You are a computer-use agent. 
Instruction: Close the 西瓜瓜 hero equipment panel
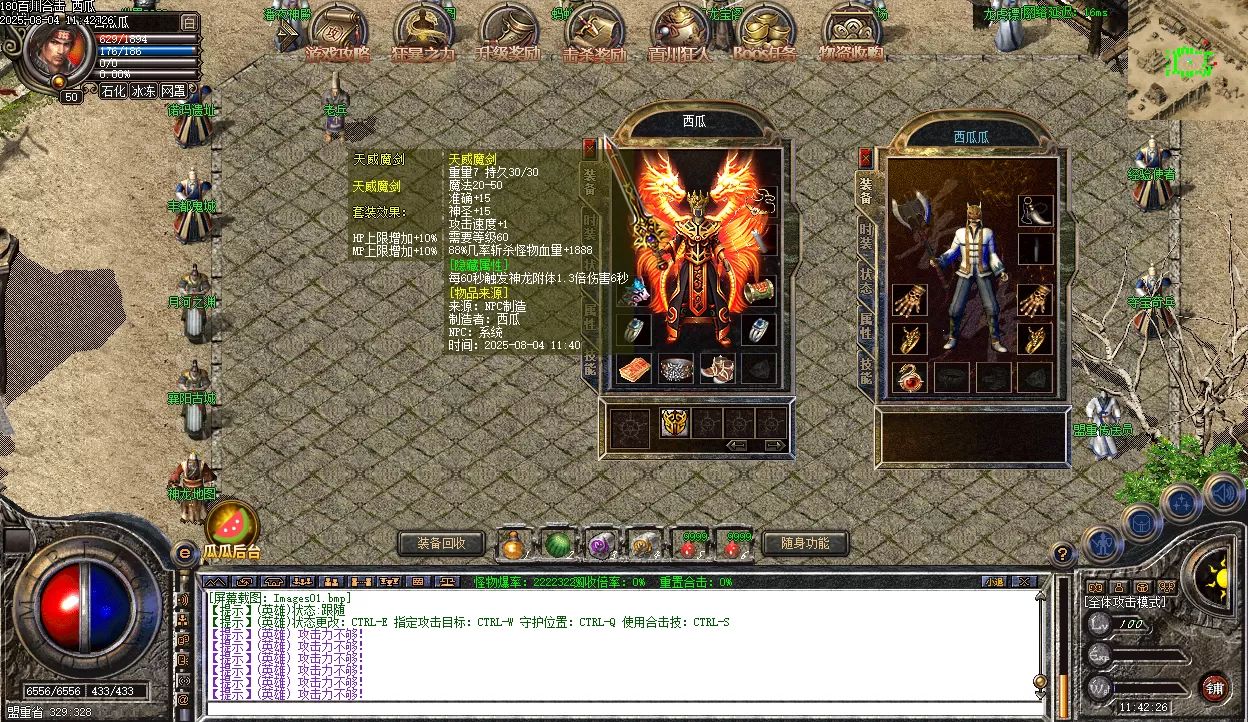point(866,158)
